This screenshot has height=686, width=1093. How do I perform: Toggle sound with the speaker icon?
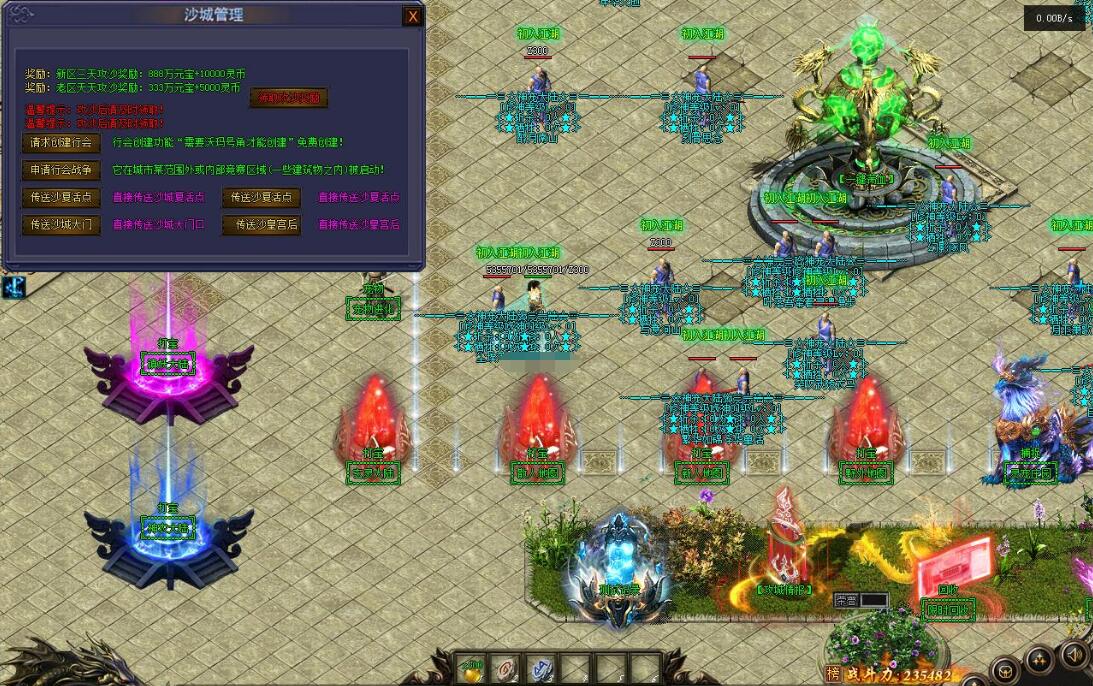pyautogui.click(x=1074, y=655)
